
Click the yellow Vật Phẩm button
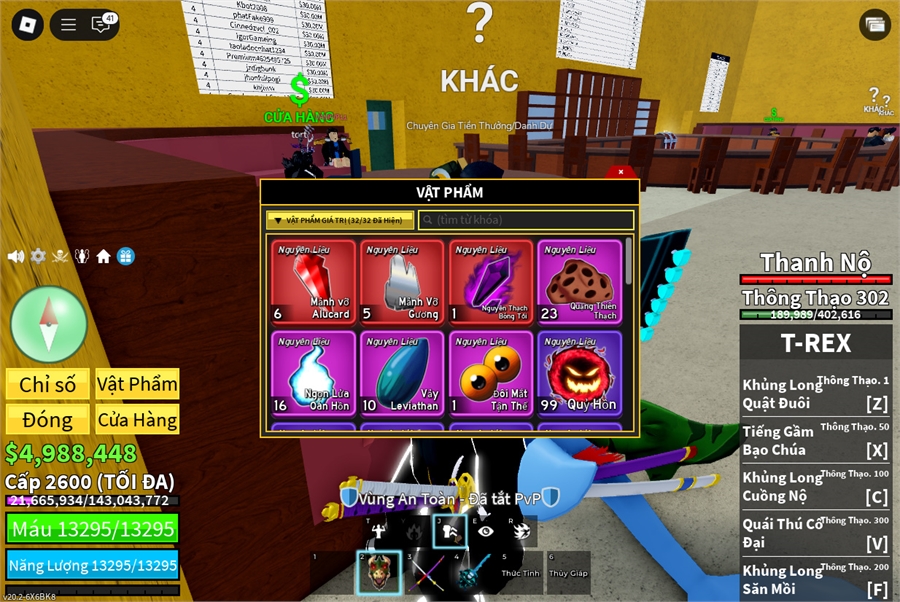tap(137, 384)
